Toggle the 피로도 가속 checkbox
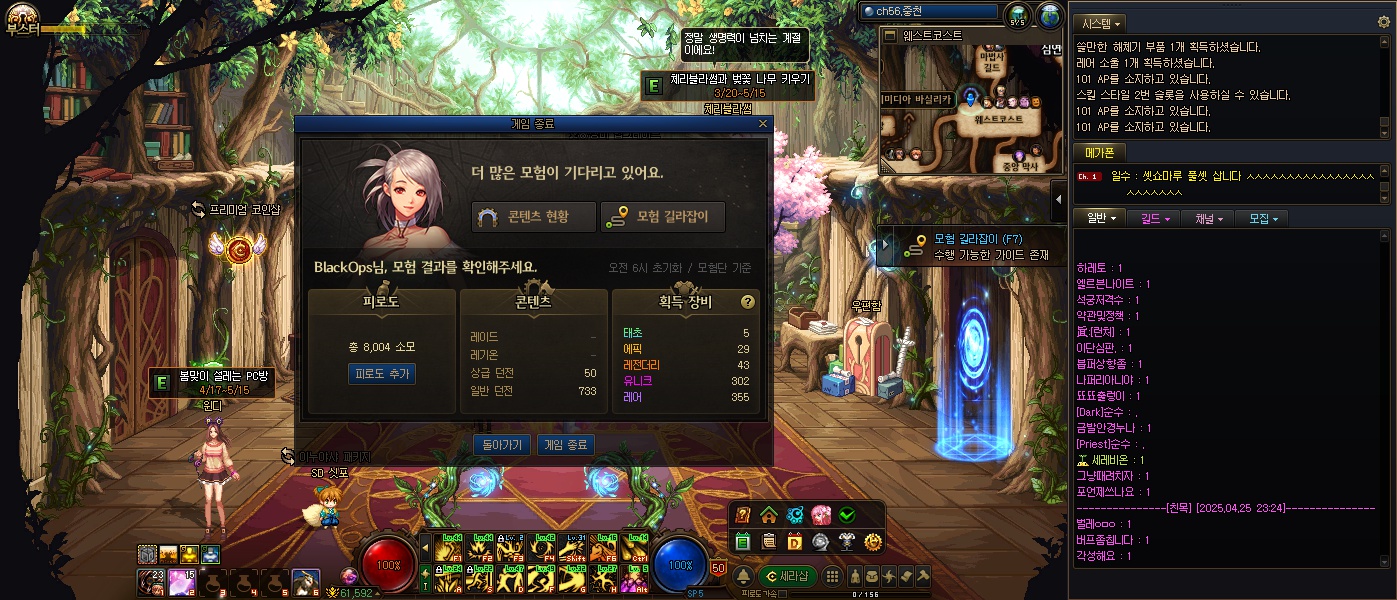Viewport: 1397px width, 600px height. (782, 594)
